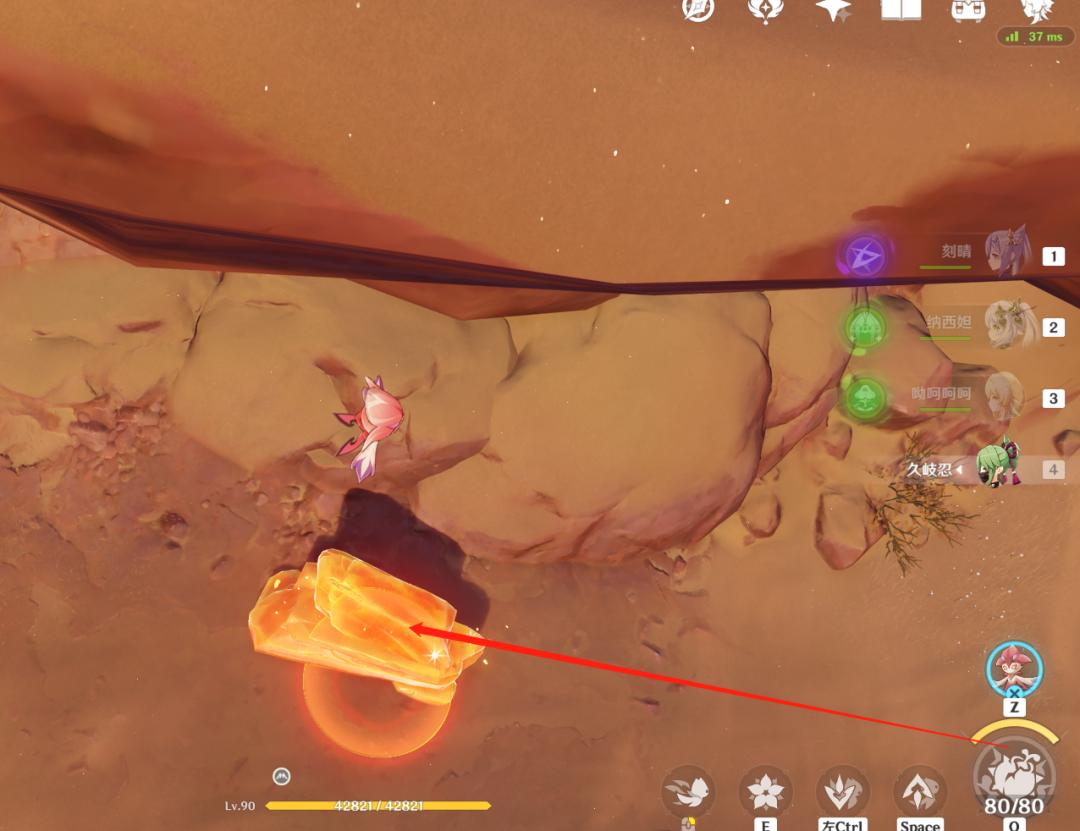Tap the fox dash sprint icon

tap(689, 792)
